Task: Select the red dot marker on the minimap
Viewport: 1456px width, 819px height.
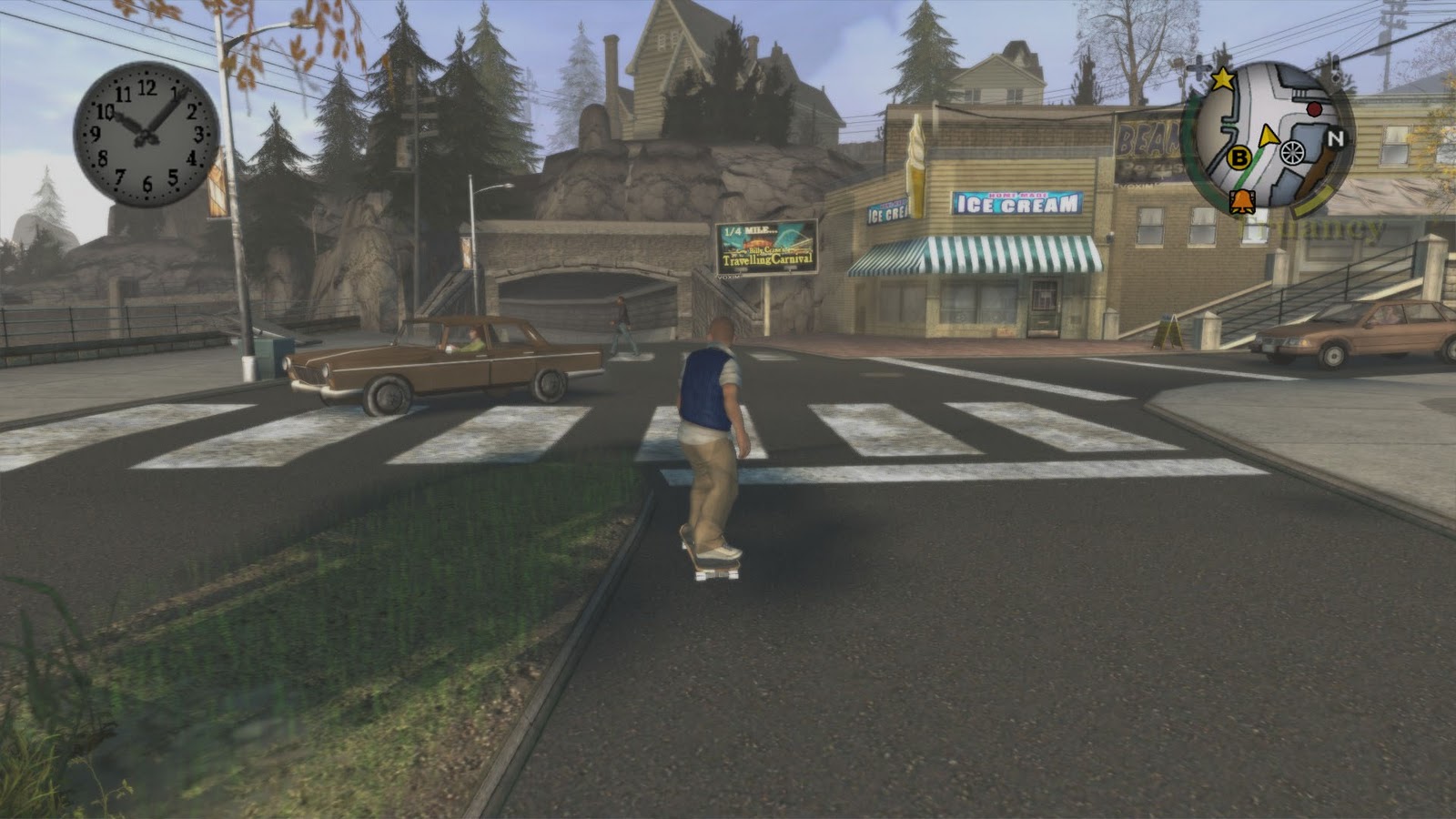Action: tap(1313, 109)
